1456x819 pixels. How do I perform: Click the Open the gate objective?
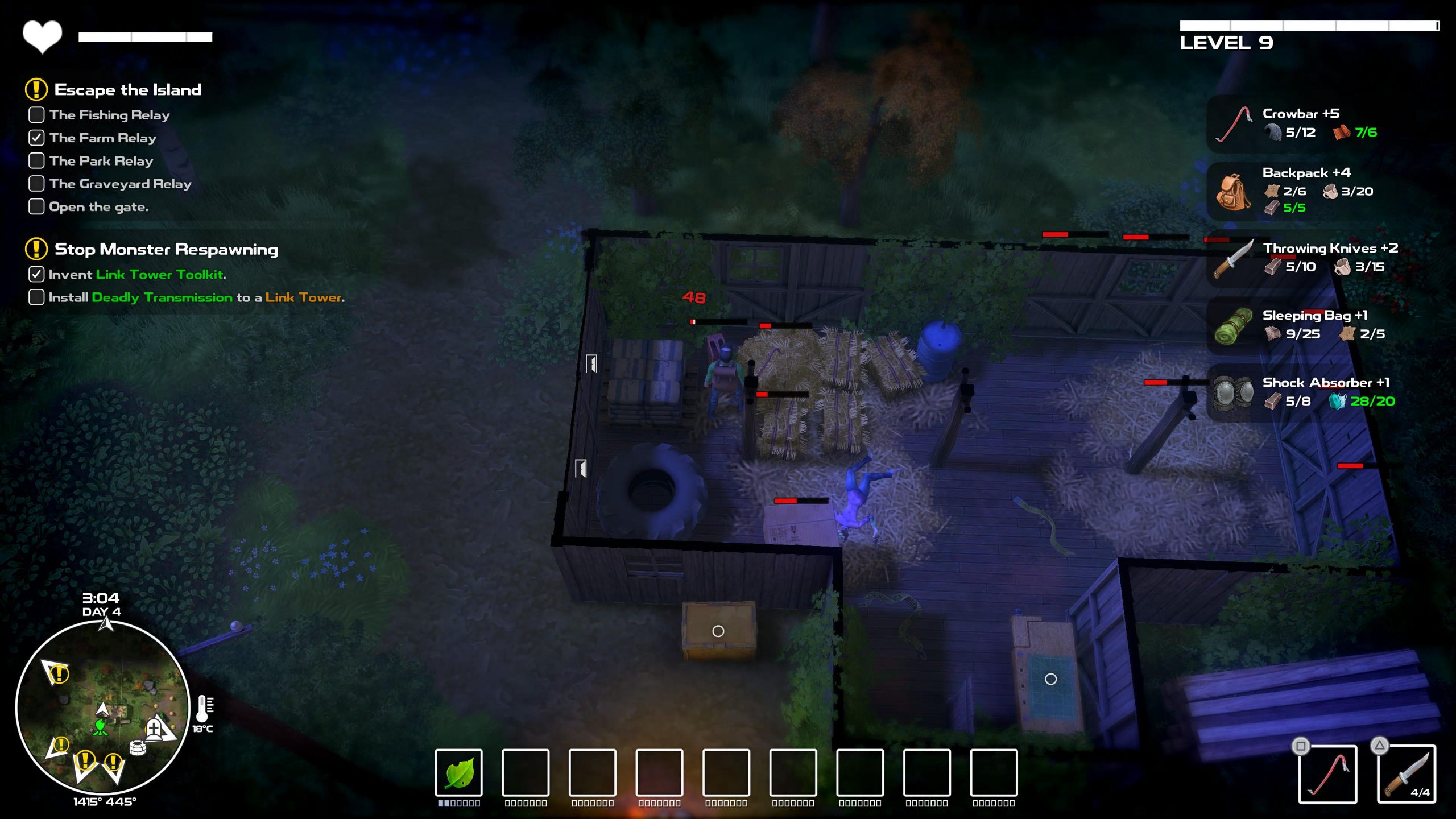[x=98, y=207]
